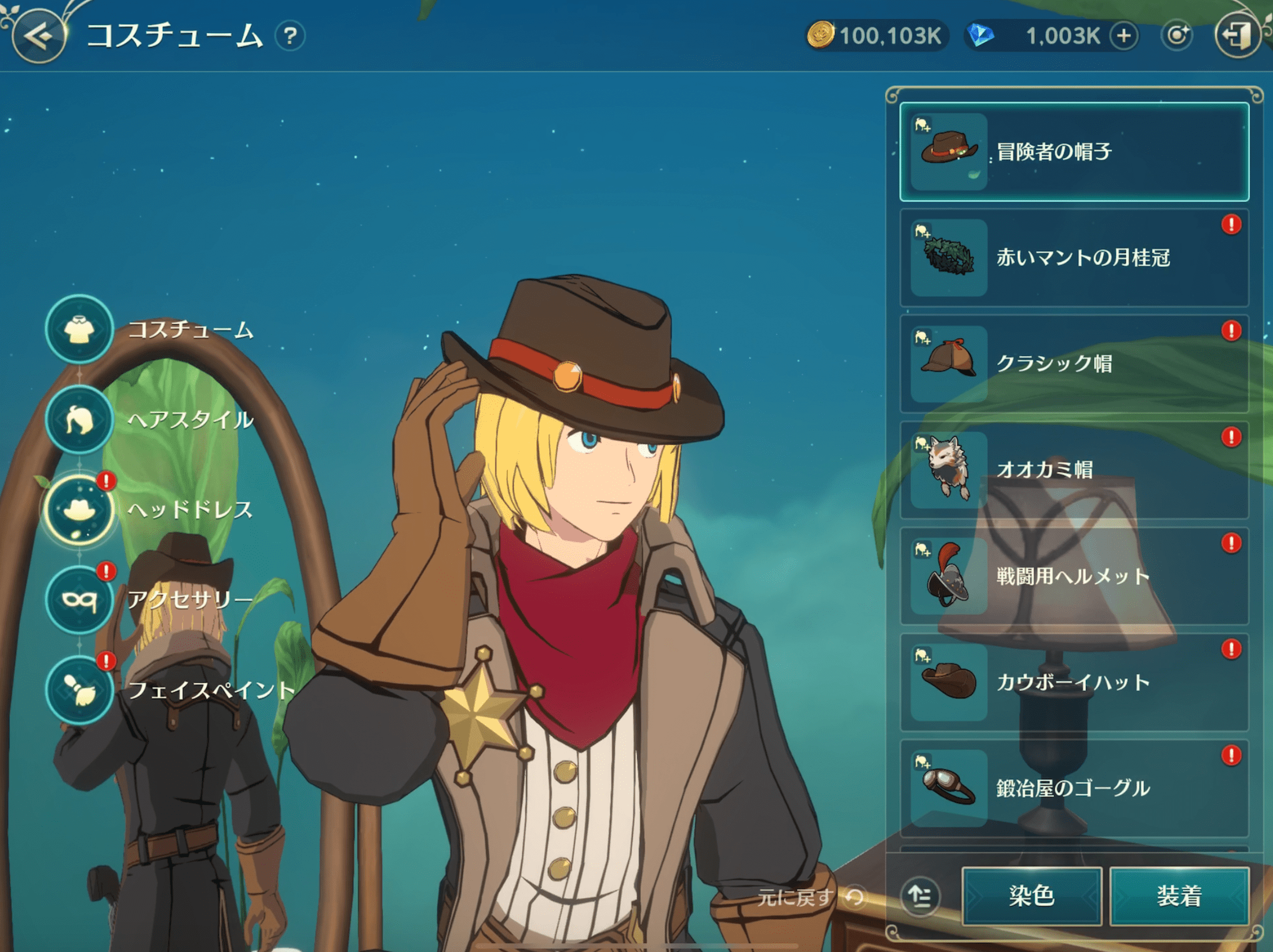Go back using the arrow button
Screen dimensions: 1273x952
[39, 37]
